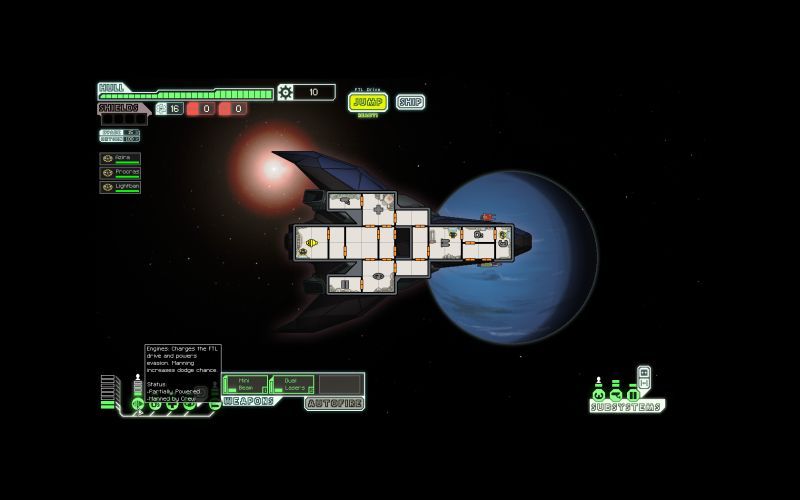Select crew member Procras
Viewport: 800px width, 500px height.
pyautogui.click(x=120, y=172)
